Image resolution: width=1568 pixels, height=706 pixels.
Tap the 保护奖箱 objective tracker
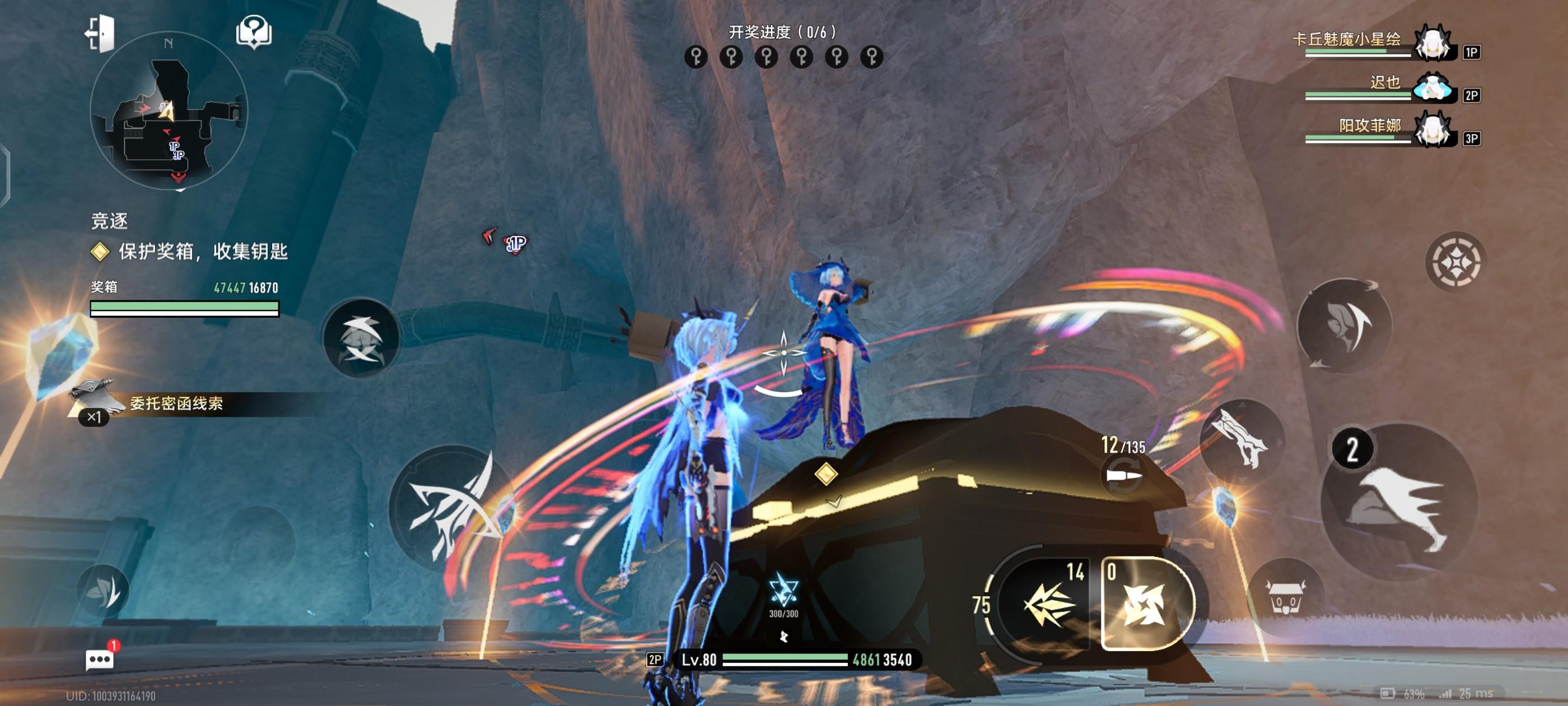tap(202, 251)
